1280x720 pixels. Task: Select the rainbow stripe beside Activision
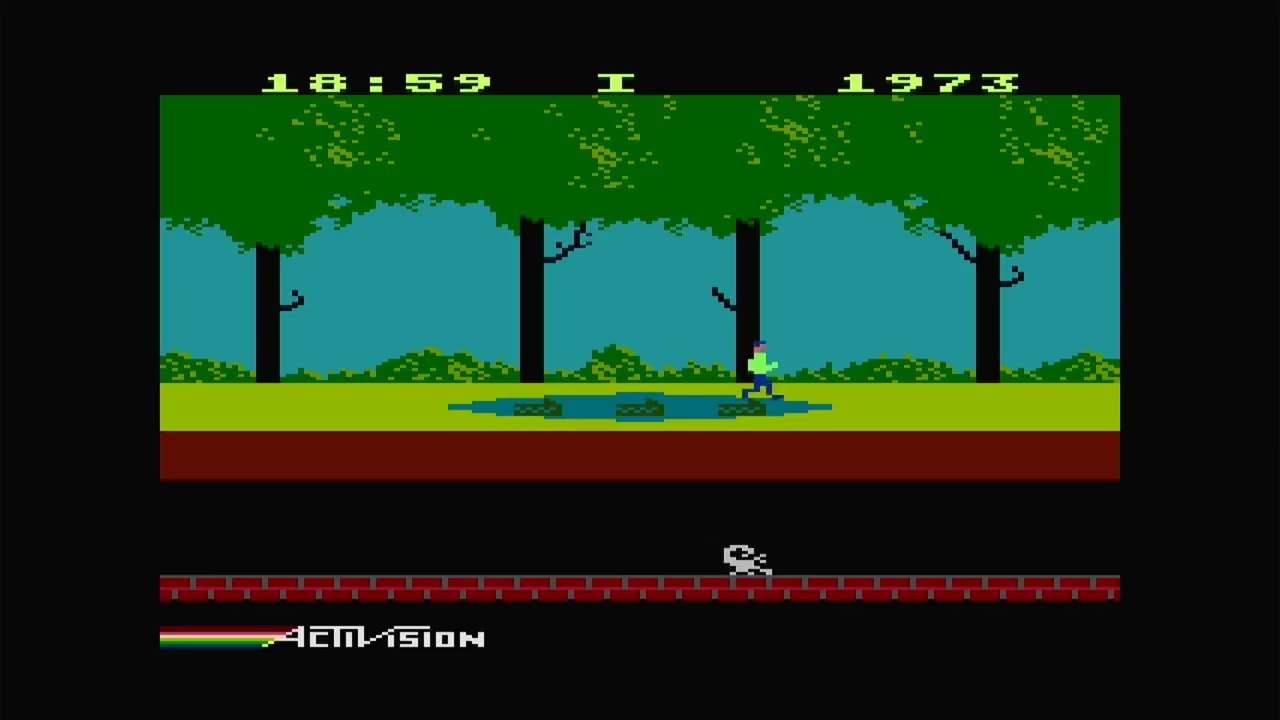pos(210,638)
